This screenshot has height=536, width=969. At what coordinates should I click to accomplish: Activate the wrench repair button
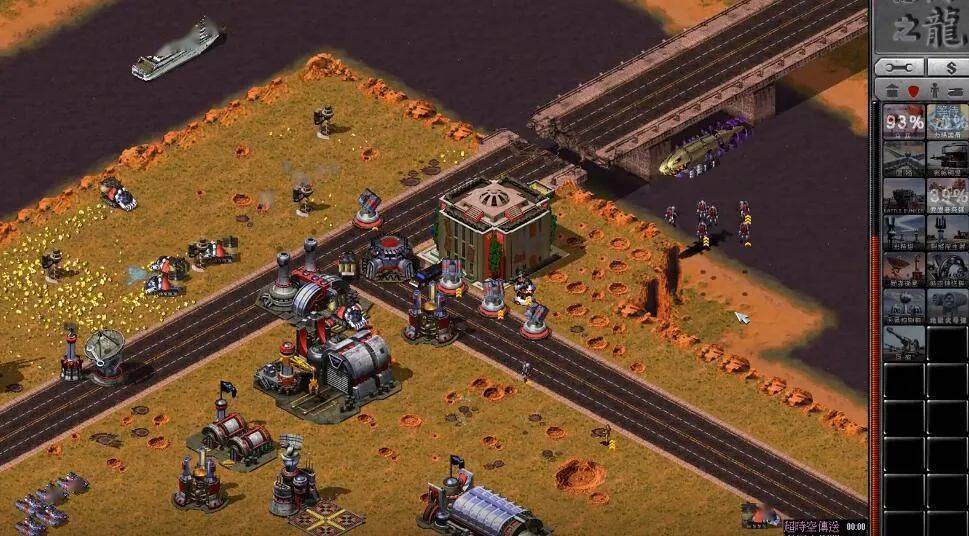coord(898,67)
